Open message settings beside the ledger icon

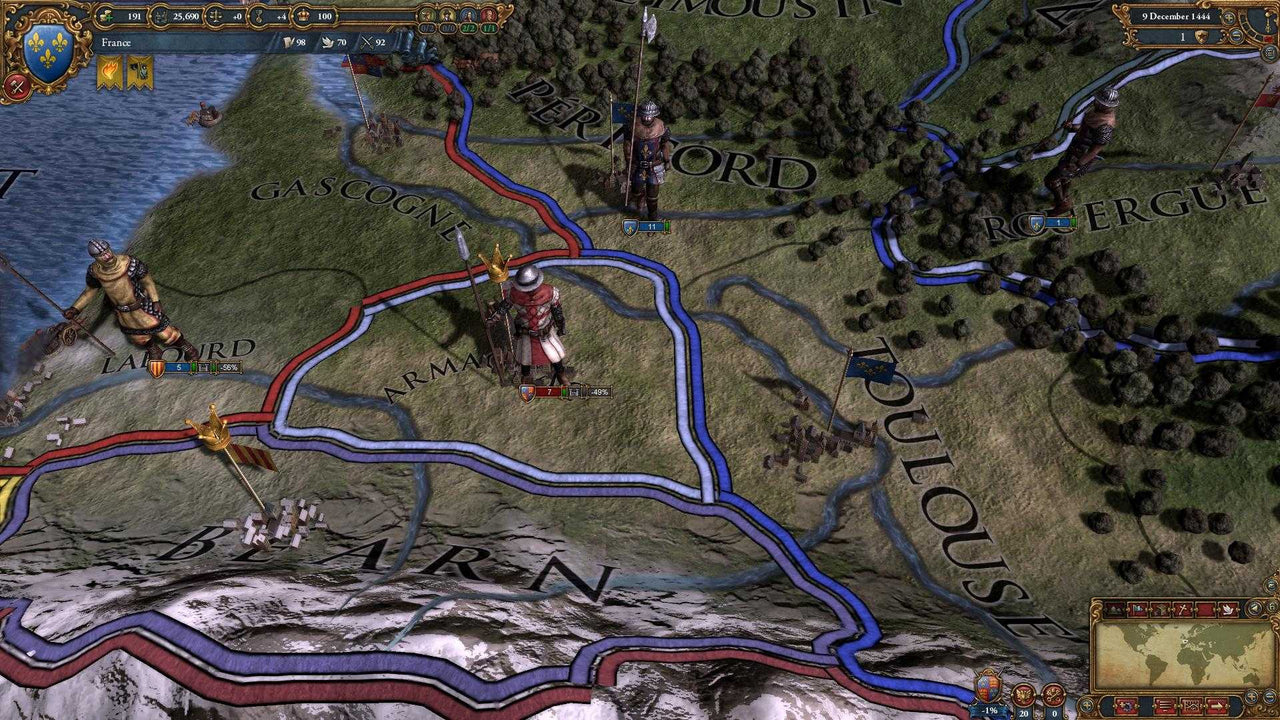click(x=1190, y=705)
